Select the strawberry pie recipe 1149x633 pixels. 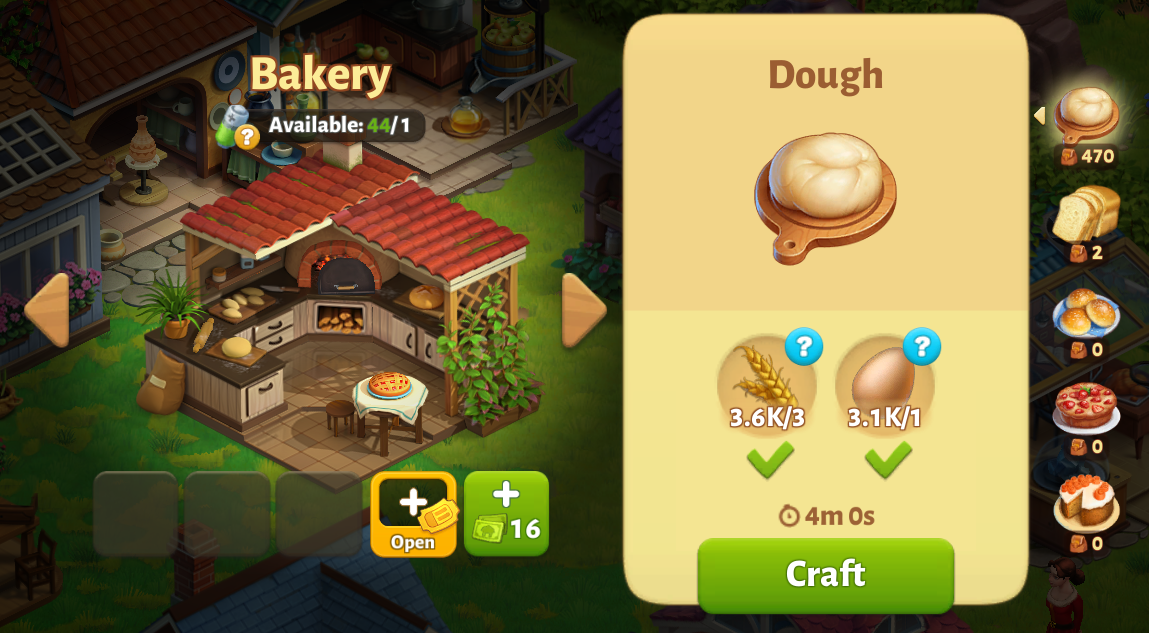click(x=1086, y=408)
